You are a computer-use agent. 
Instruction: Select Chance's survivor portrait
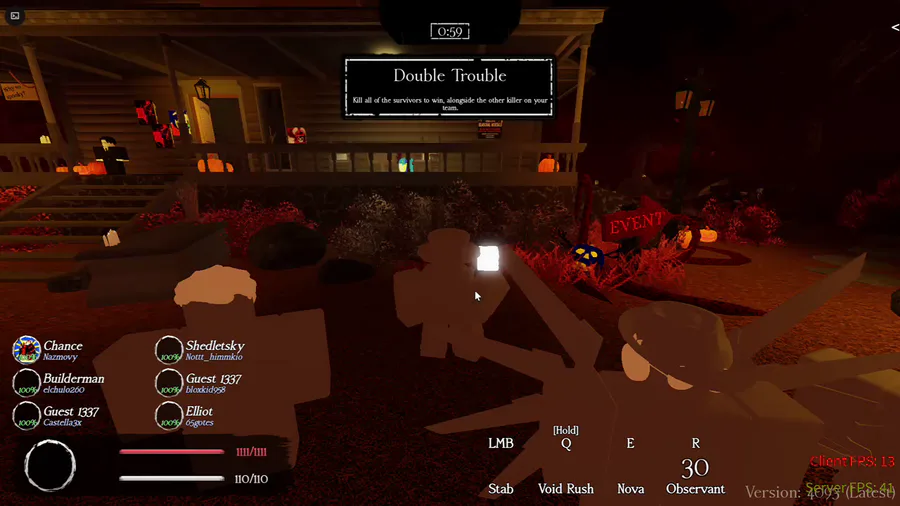coord(26,350)
